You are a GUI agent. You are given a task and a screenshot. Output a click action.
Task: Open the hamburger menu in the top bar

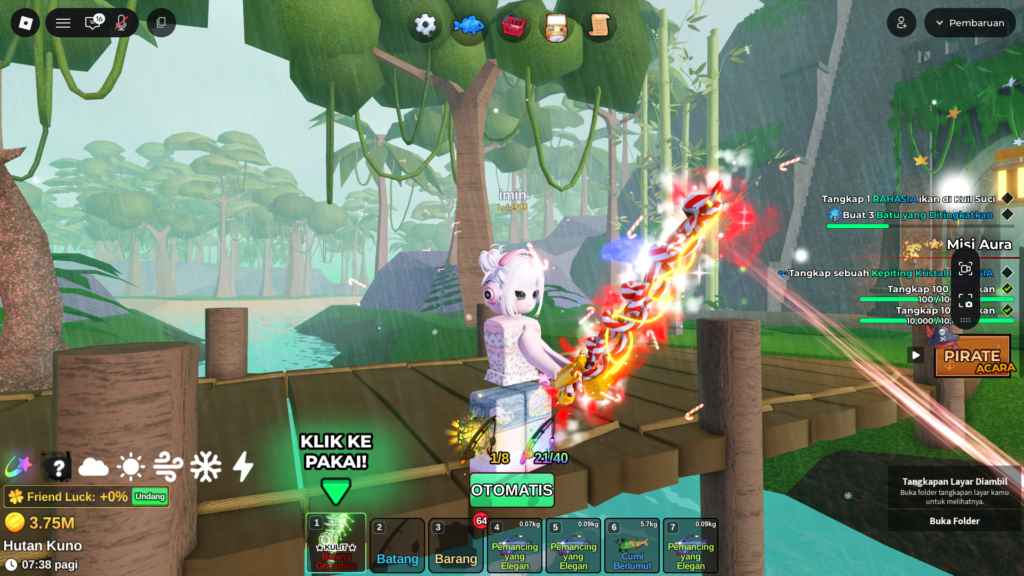[63, 22]
